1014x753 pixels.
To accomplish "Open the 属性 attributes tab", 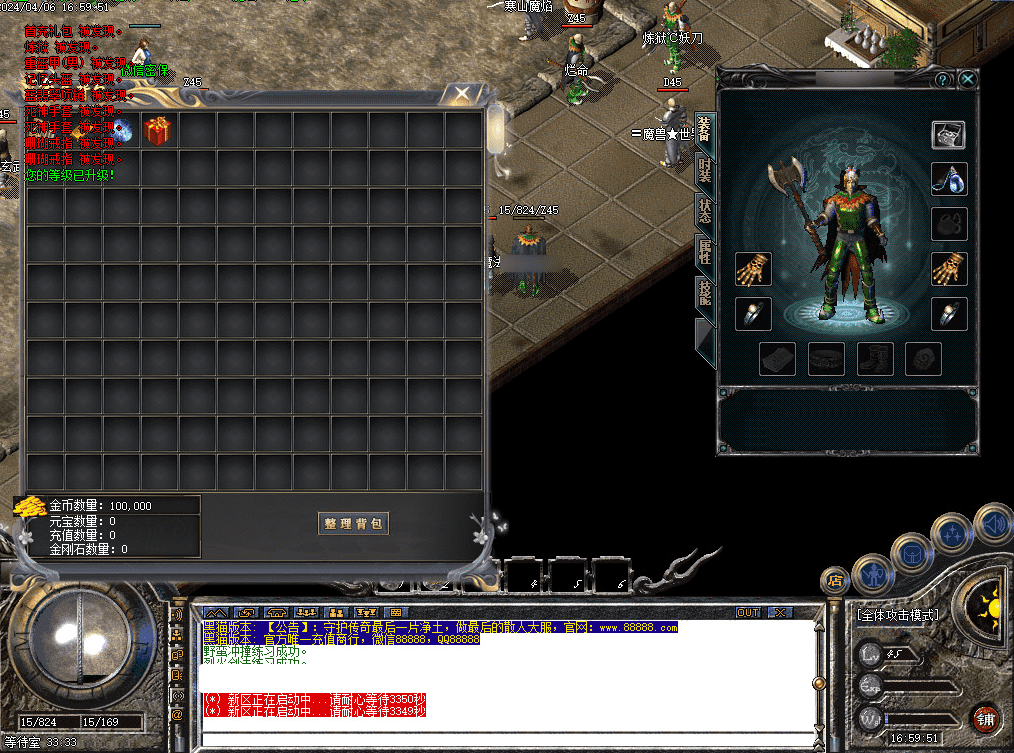I will (x=705, y=254).
